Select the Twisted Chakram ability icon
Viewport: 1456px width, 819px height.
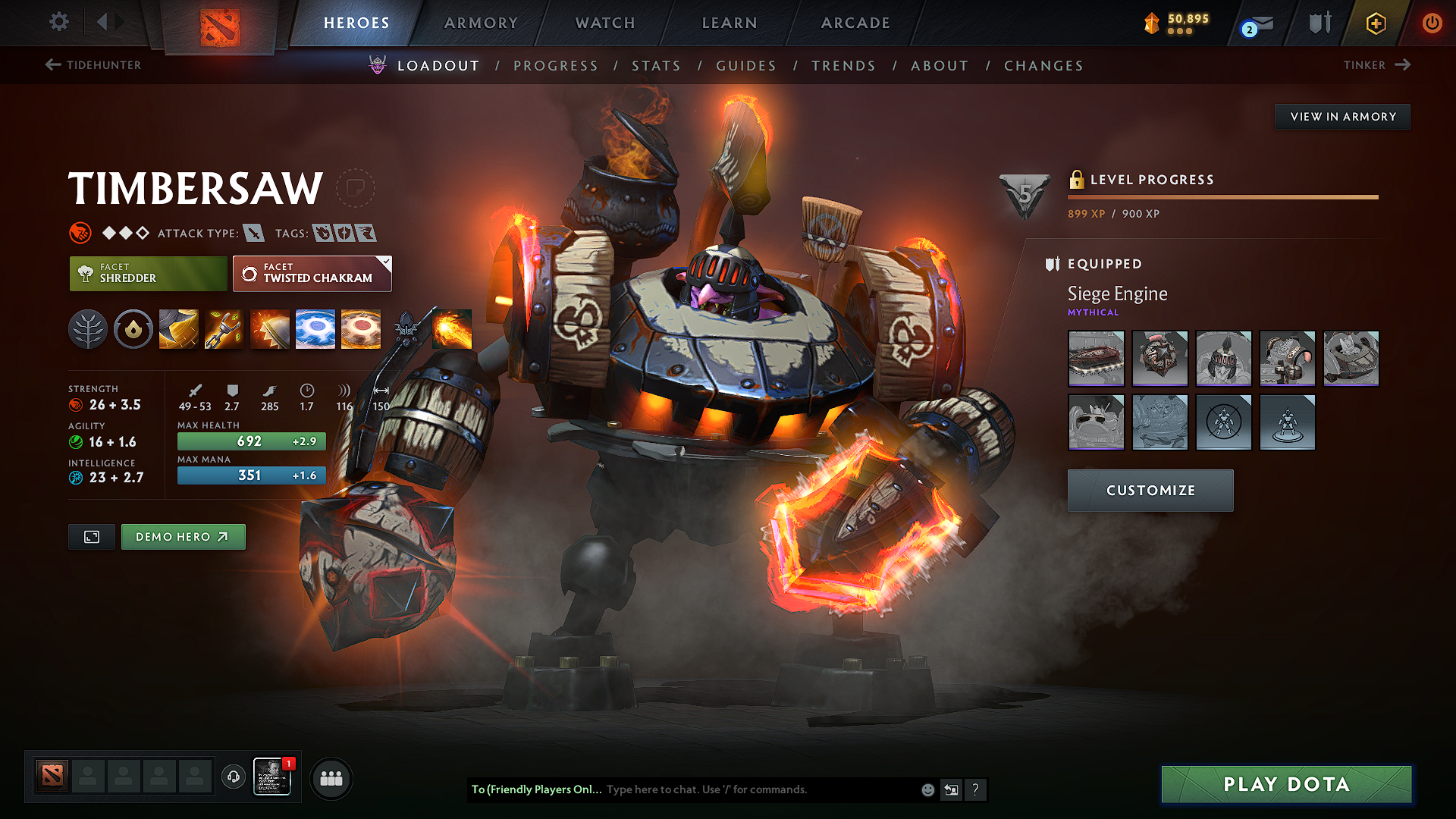click(x=361, y=328)
